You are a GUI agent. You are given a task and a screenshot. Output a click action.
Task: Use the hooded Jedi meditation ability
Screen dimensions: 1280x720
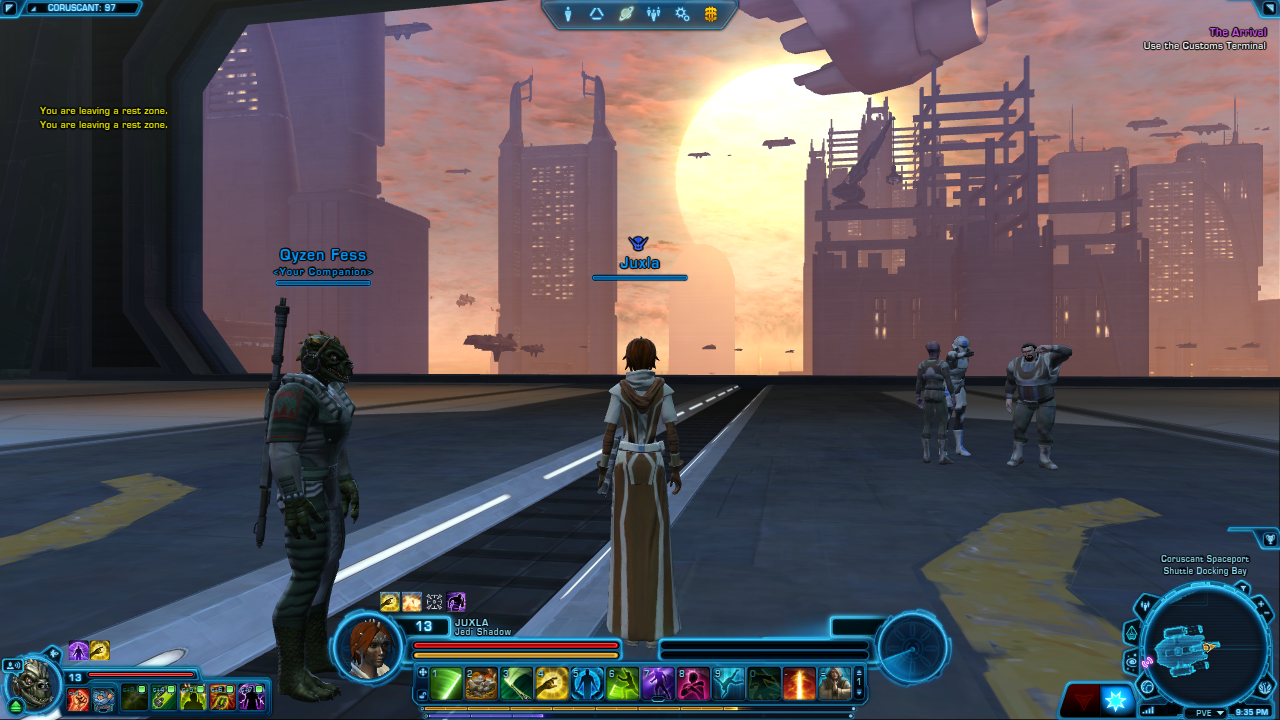835,683
